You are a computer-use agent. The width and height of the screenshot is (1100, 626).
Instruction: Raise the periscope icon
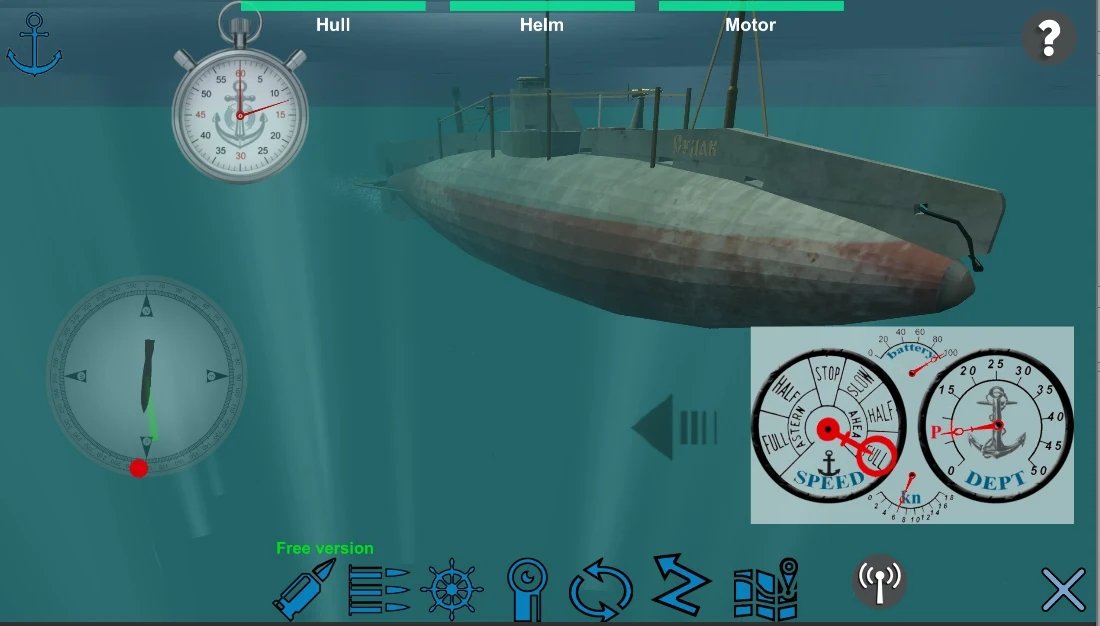[x=526, y=588]
